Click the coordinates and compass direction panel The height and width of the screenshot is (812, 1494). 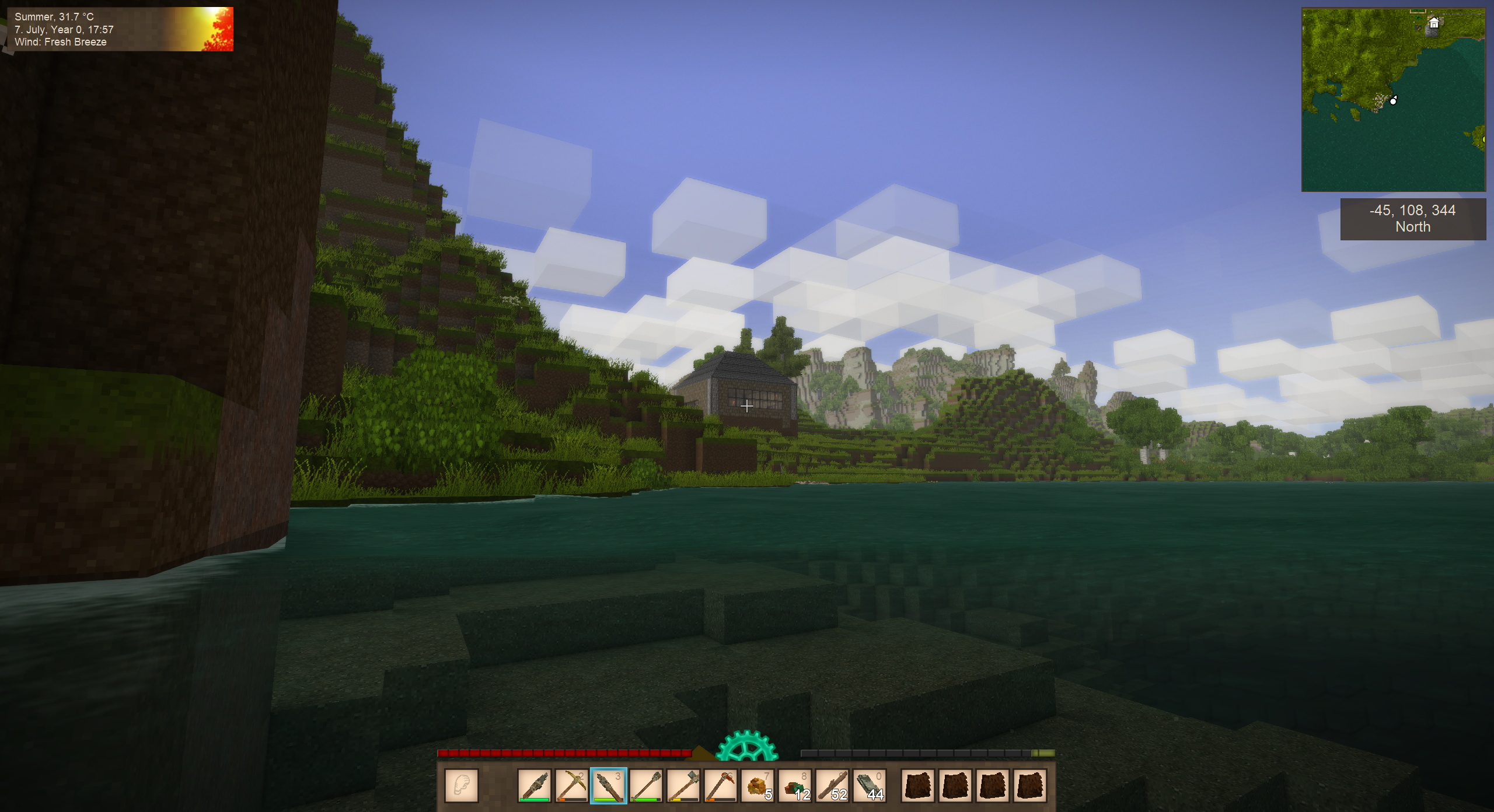pyautogui.click(x=1412, y=219)
